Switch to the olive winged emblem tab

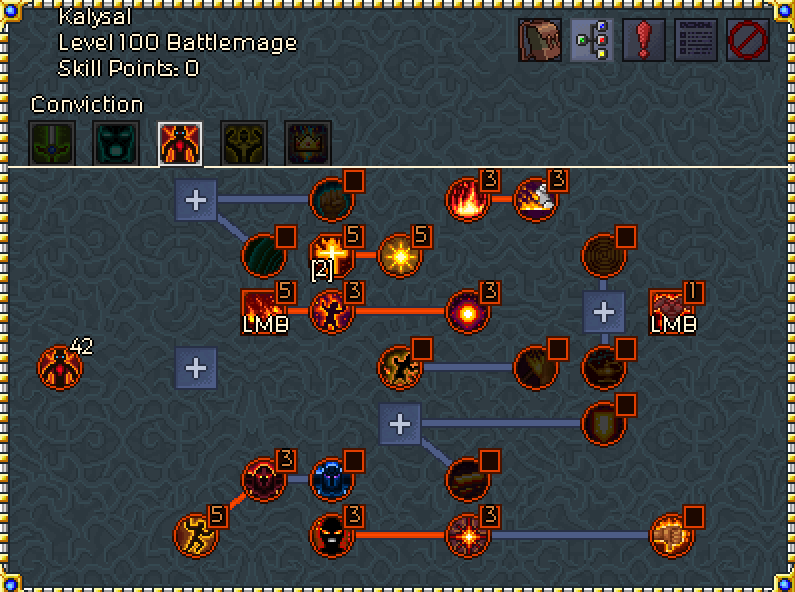click(244, 144)
